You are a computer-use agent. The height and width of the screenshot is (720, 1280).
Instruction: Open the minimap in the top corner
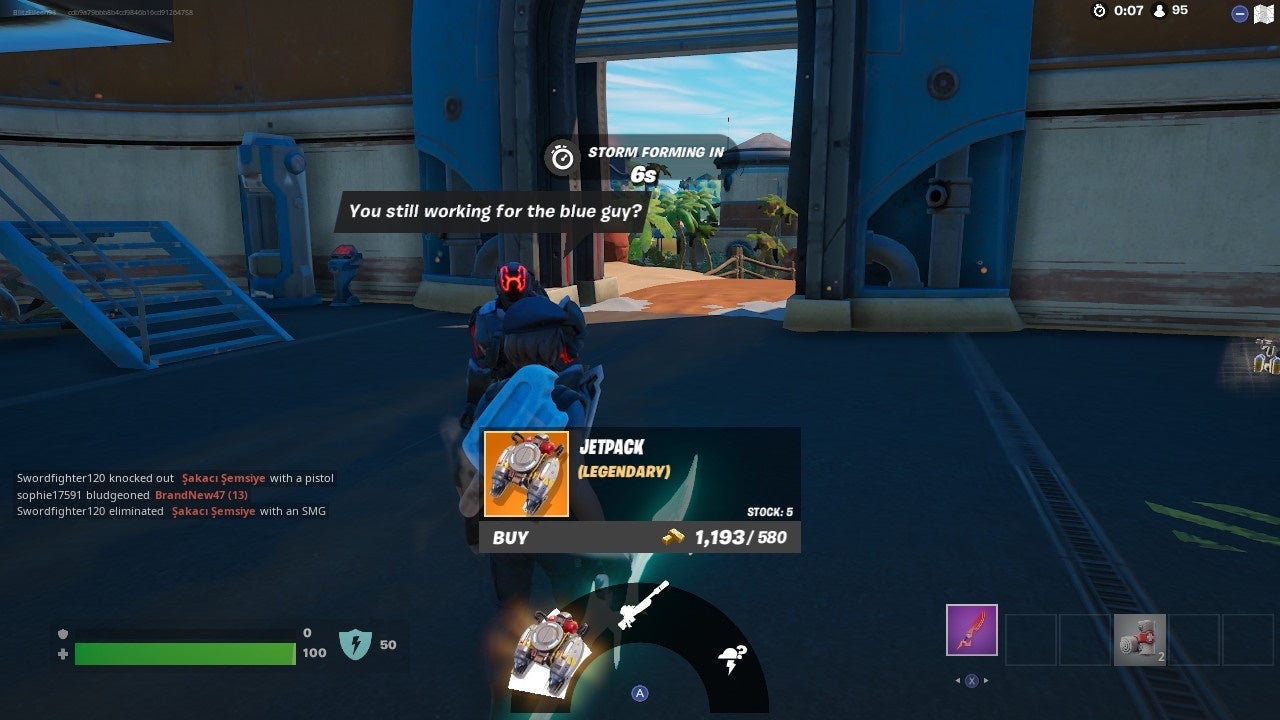pos(1263,14)
